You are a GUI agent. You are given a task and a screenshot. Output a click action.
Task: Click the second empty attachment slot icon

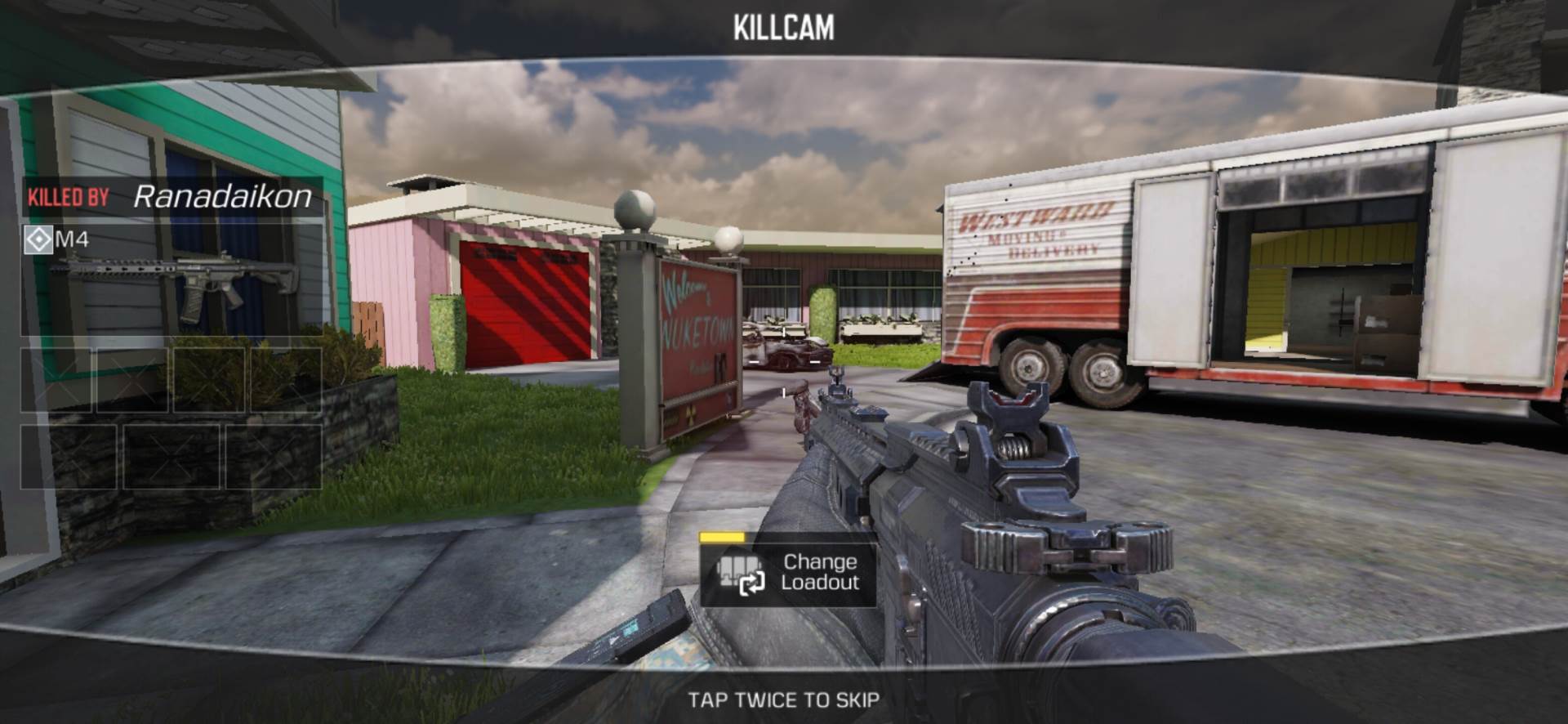(x=133, y=378)
